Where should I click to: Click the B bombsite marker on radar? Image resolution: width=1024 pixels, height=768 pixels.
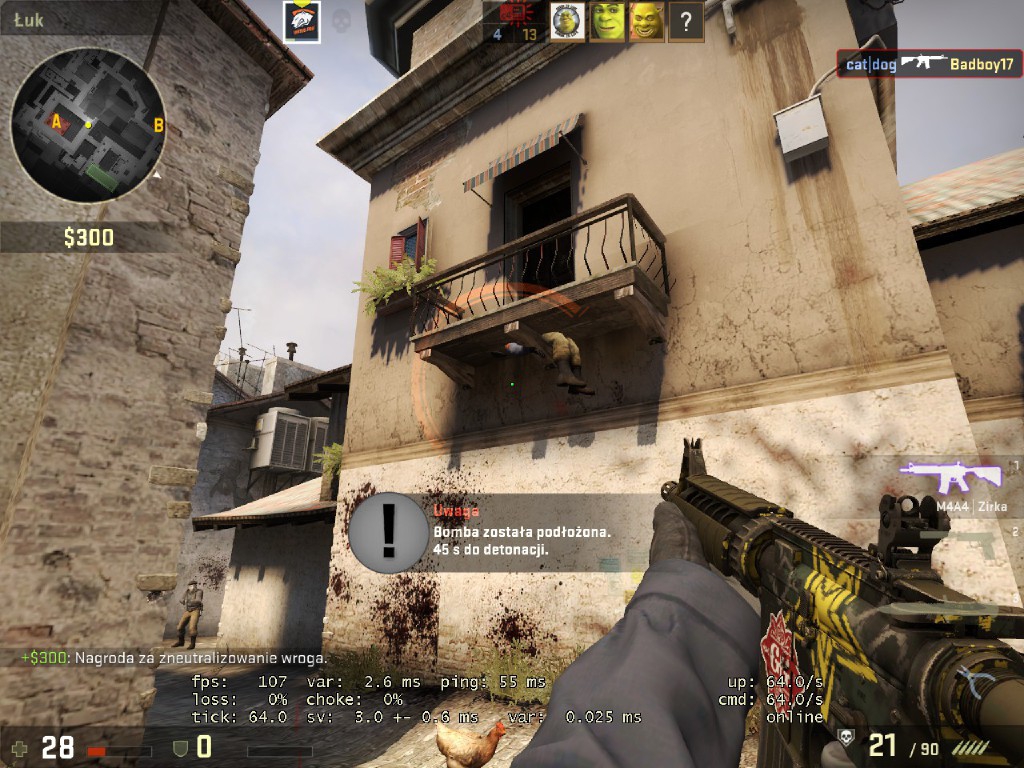coord(158,125)
